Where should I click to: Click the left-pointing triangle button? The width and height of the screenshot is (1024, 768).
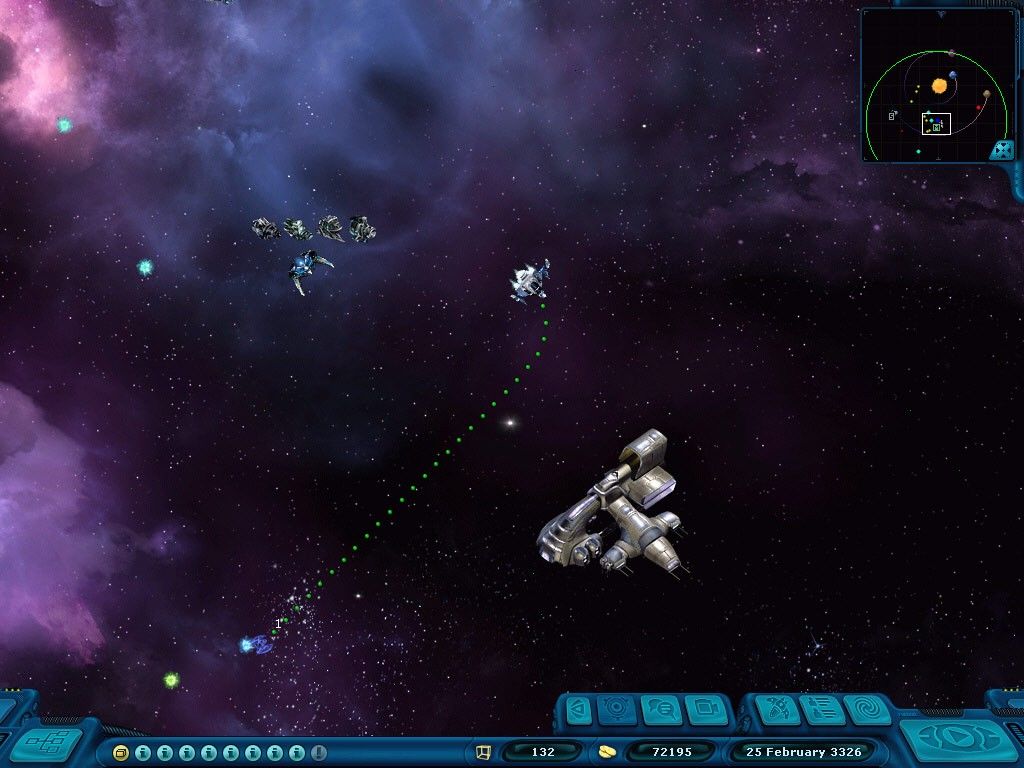pos(578,710)
